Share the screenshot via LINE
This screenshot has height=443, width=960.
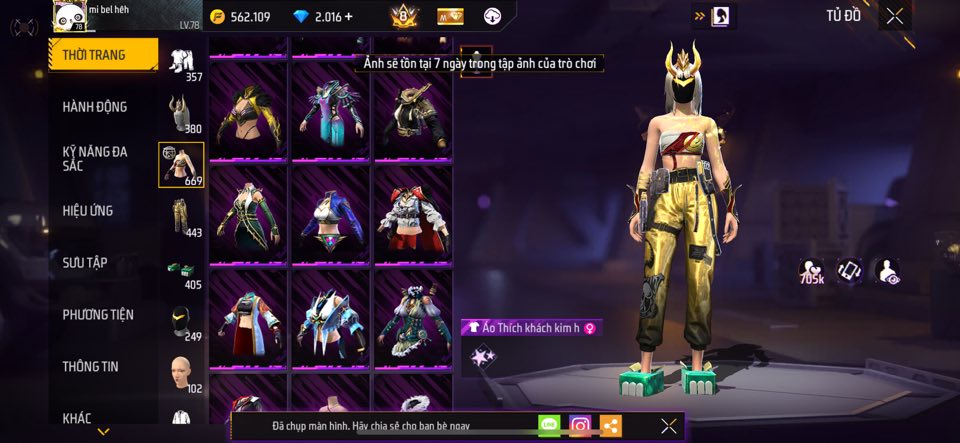pyautogui.click(x=549, y=426)
